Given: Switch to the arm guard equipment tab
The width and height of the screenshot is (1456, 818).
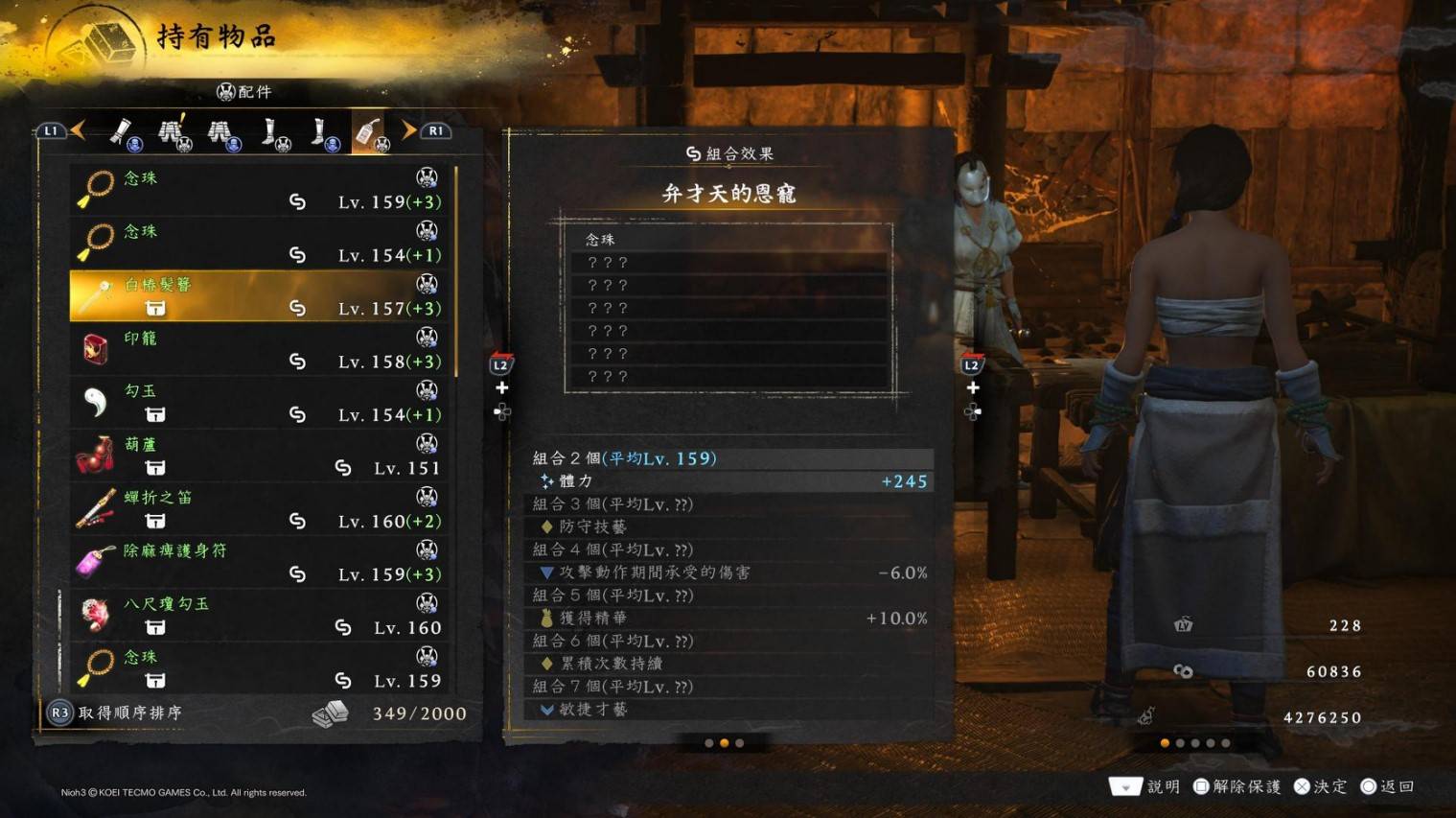Looking at the screenshot, I should click(x=124, y=133).
